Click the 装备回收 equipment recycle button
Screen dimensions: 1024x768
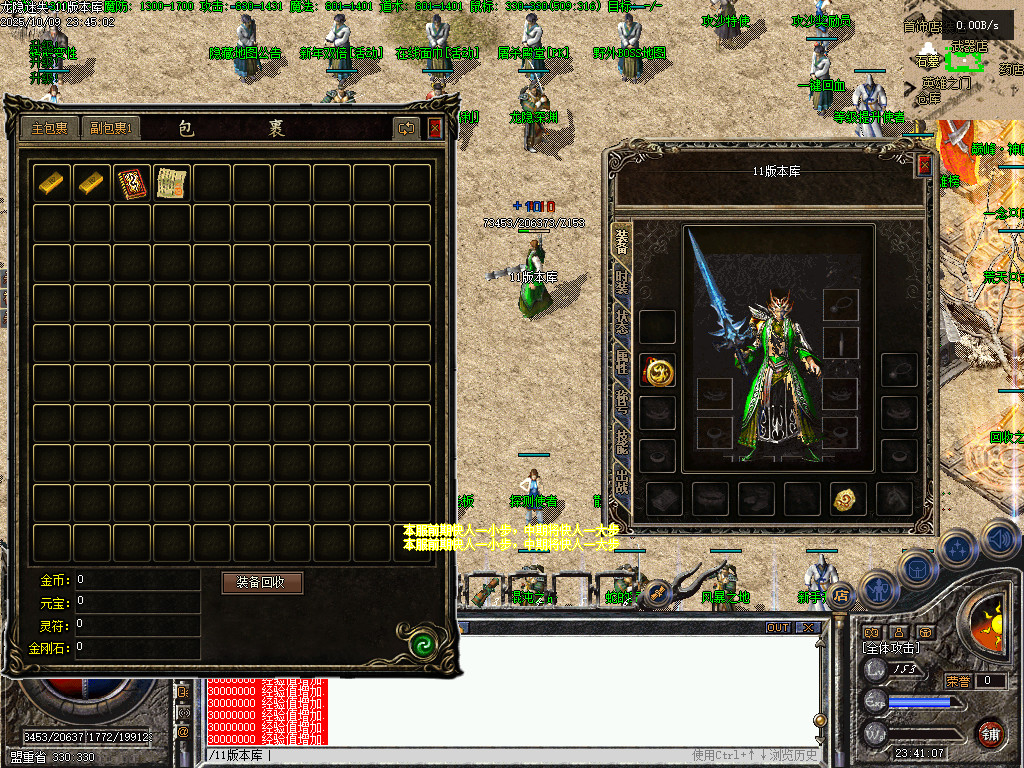click(x=262, y=582)
